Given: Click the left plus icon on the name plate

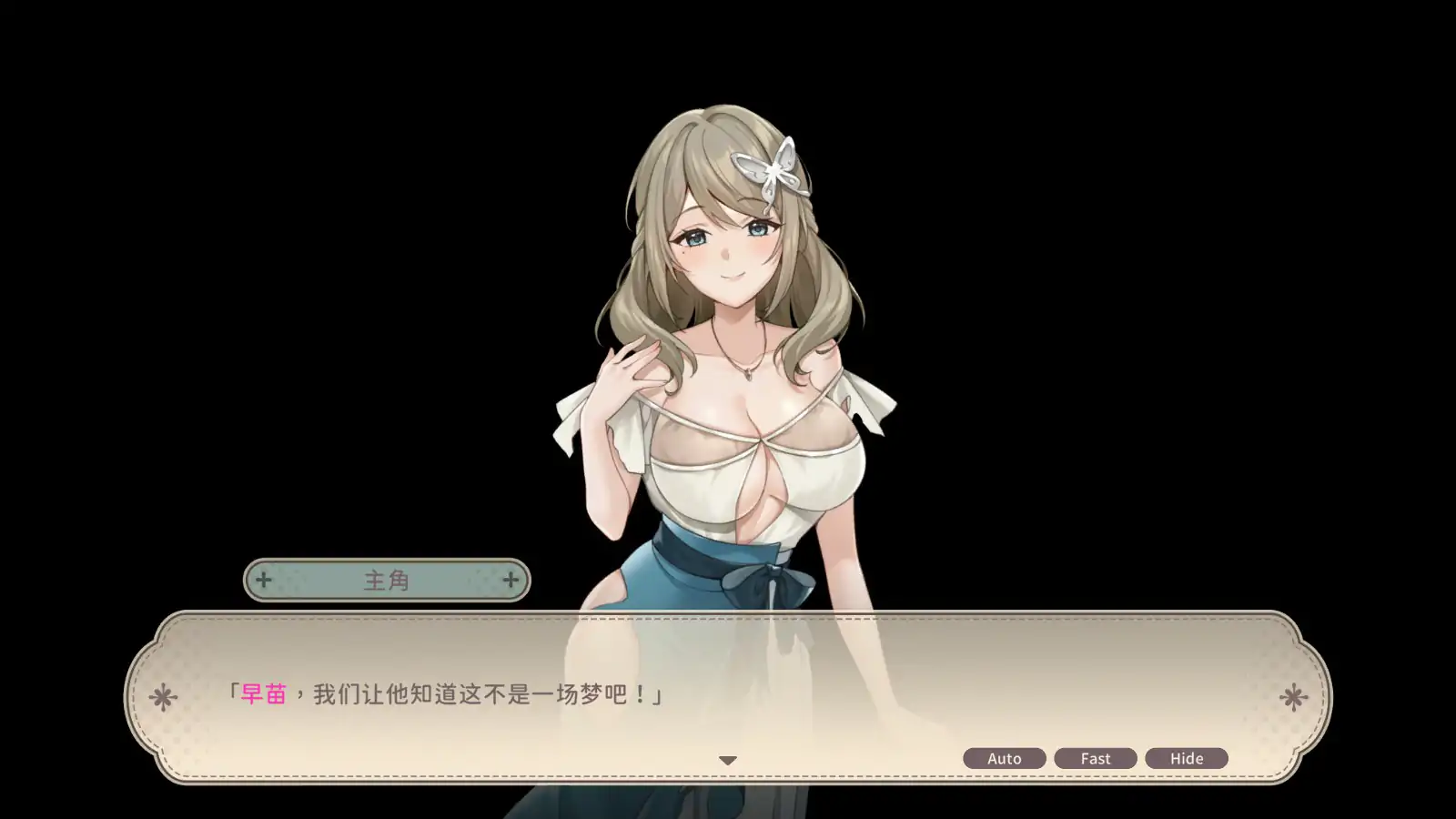Looking at the screenshot, I should click(264, 579).
